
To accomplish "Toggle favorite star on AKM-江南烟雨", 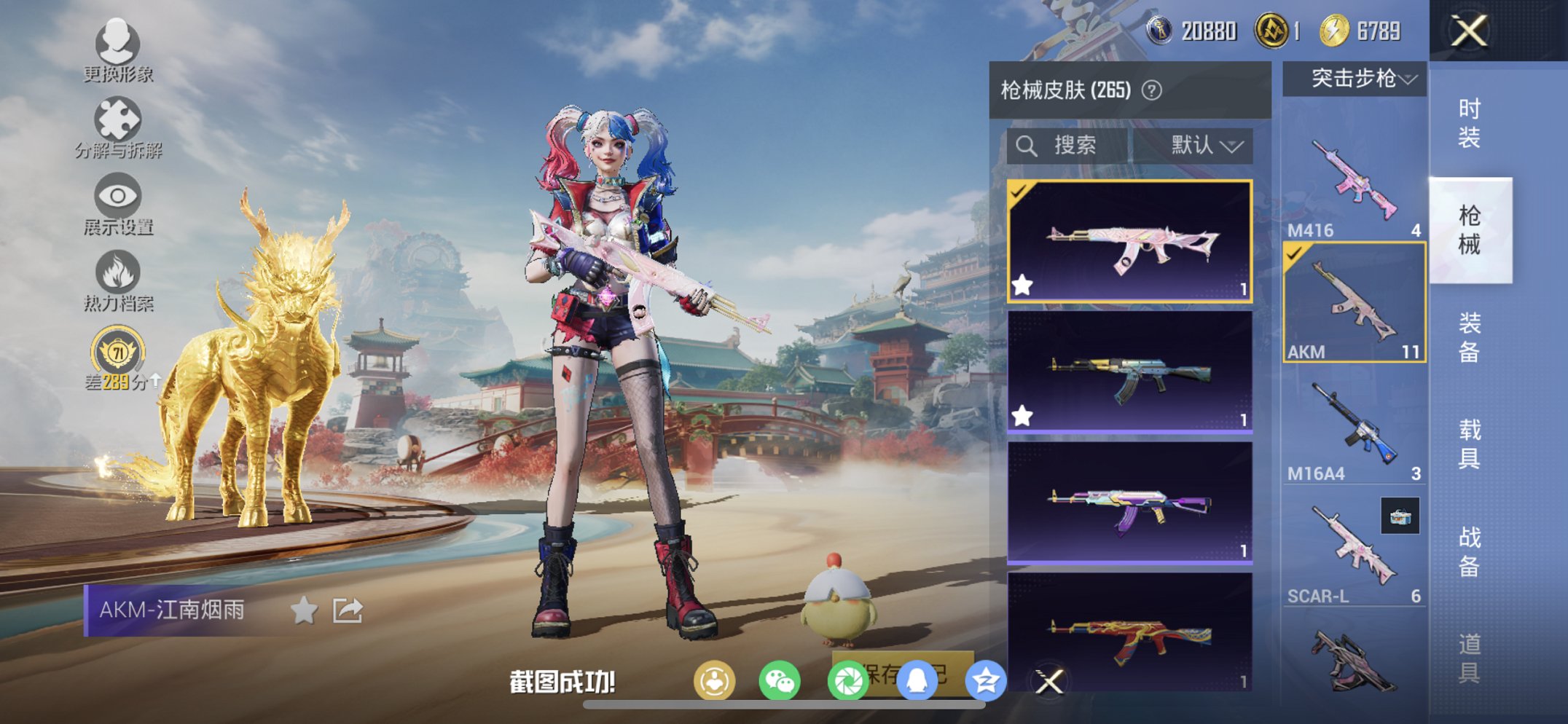I will [x=304, y=610].
